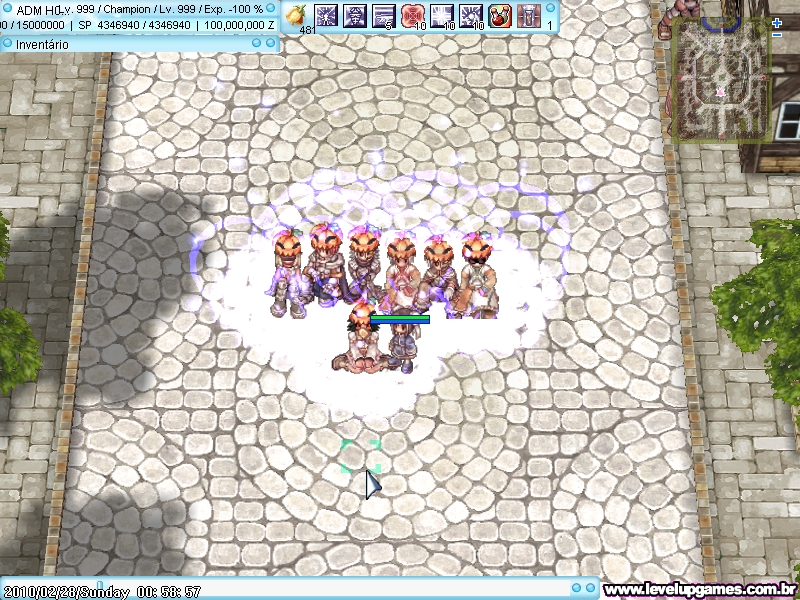This screenshot has width=800, height=600.
Task: Zoom out the minimap with the minus button
Action: tap(777, 35)
